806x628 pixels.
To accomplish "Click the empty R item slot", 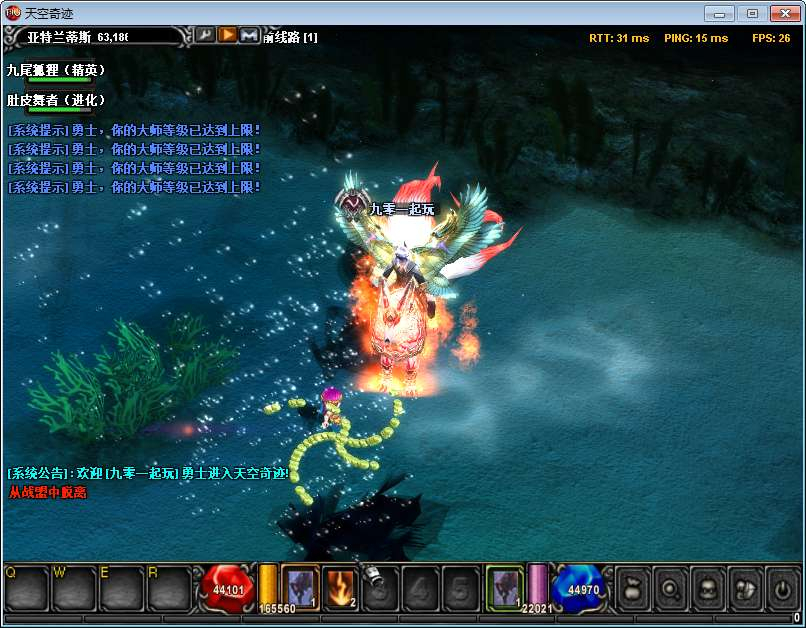I will (x=170, y=588).
